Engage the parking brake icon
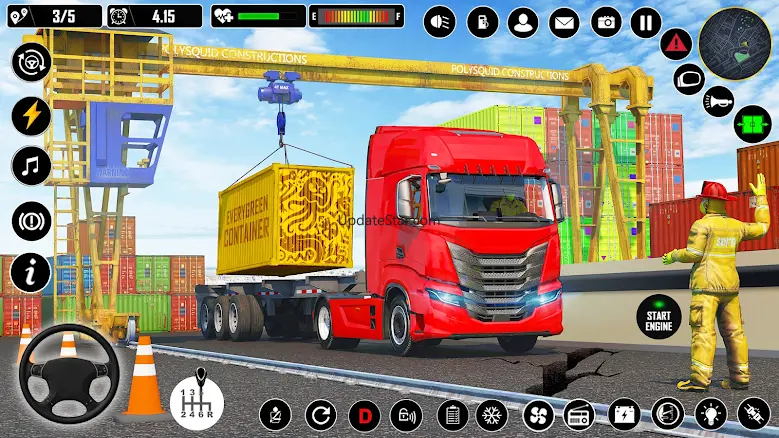 [x=31, y=220]
